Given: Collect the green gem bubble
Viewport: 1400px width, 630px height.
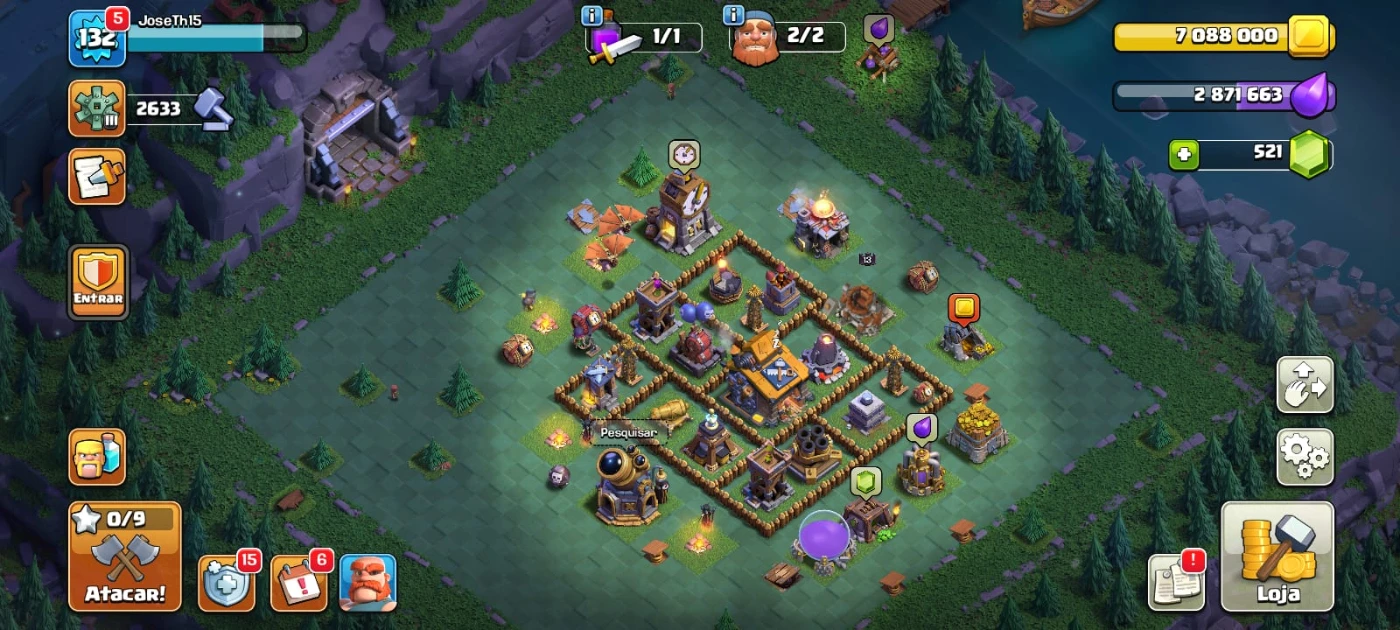Looking at the screenshot, I should tap(865, 482).
